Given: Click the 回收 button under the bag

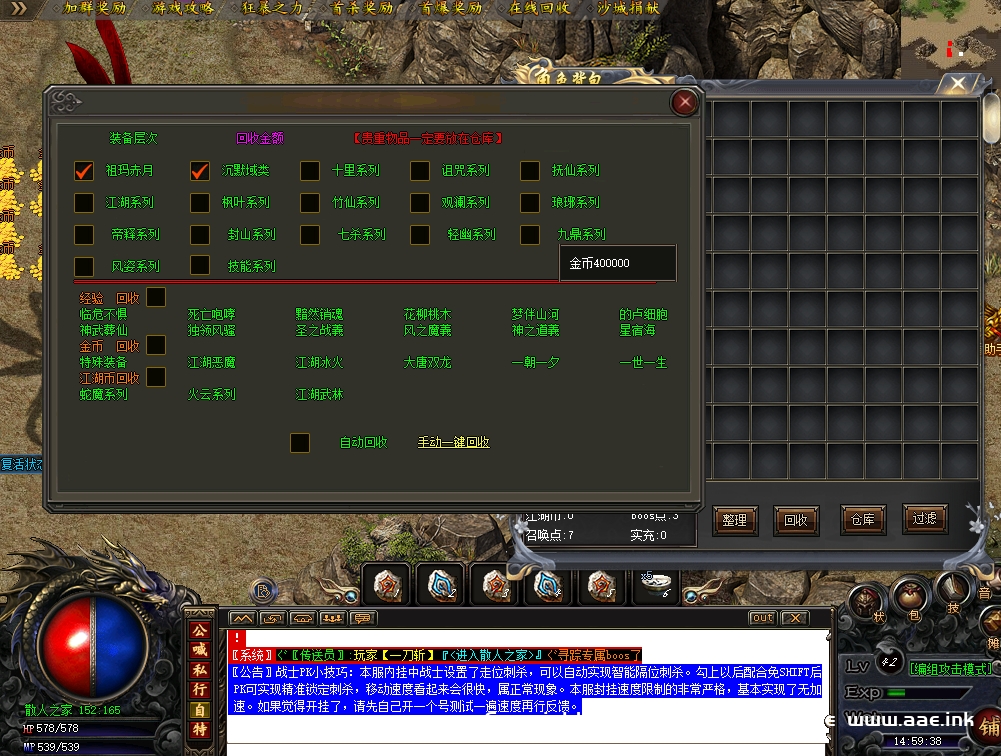Looking at the screenshot, I should (x=795, y=520).
